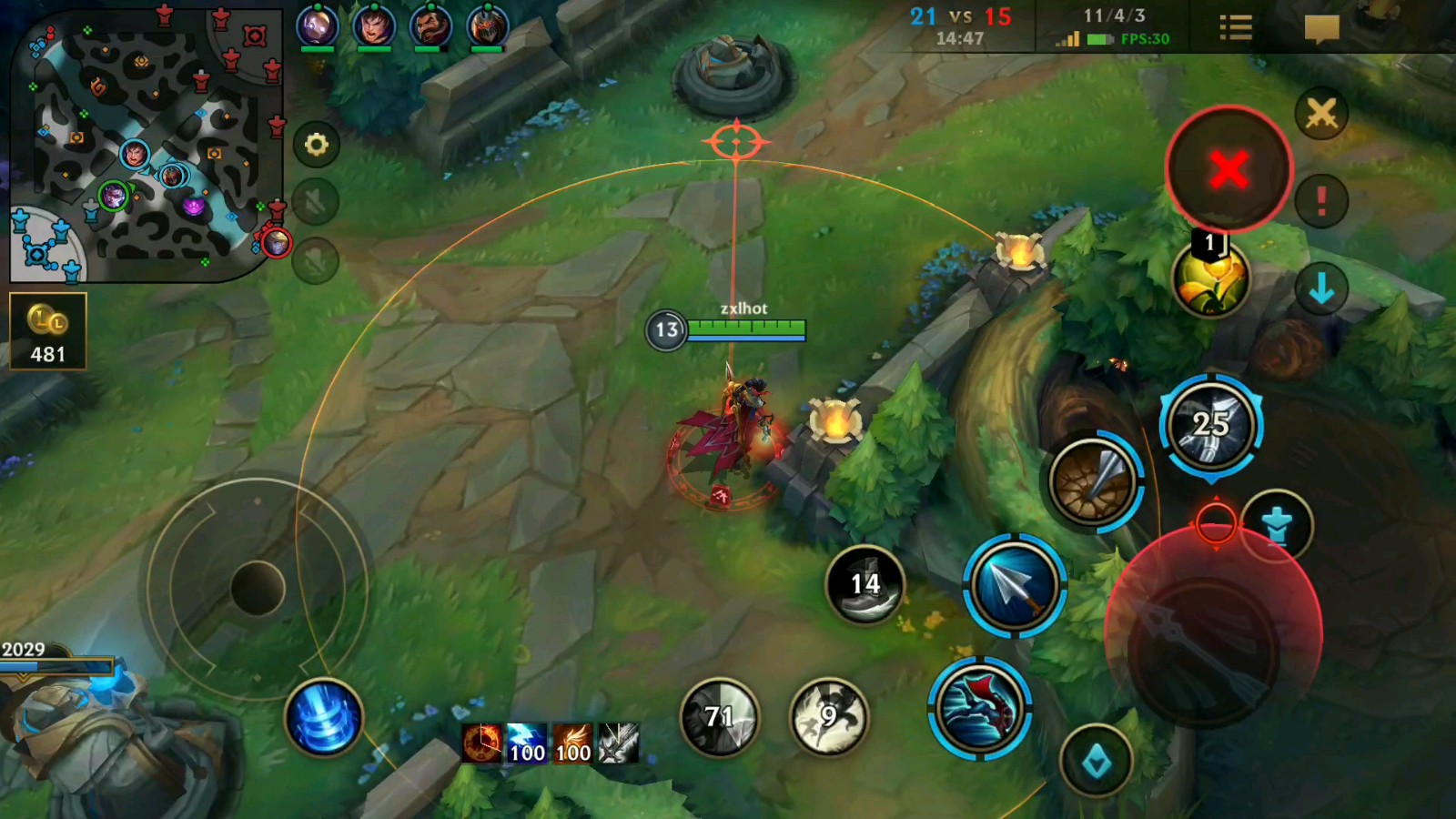Tap the blue tower targeting button

coord(1278,525)
